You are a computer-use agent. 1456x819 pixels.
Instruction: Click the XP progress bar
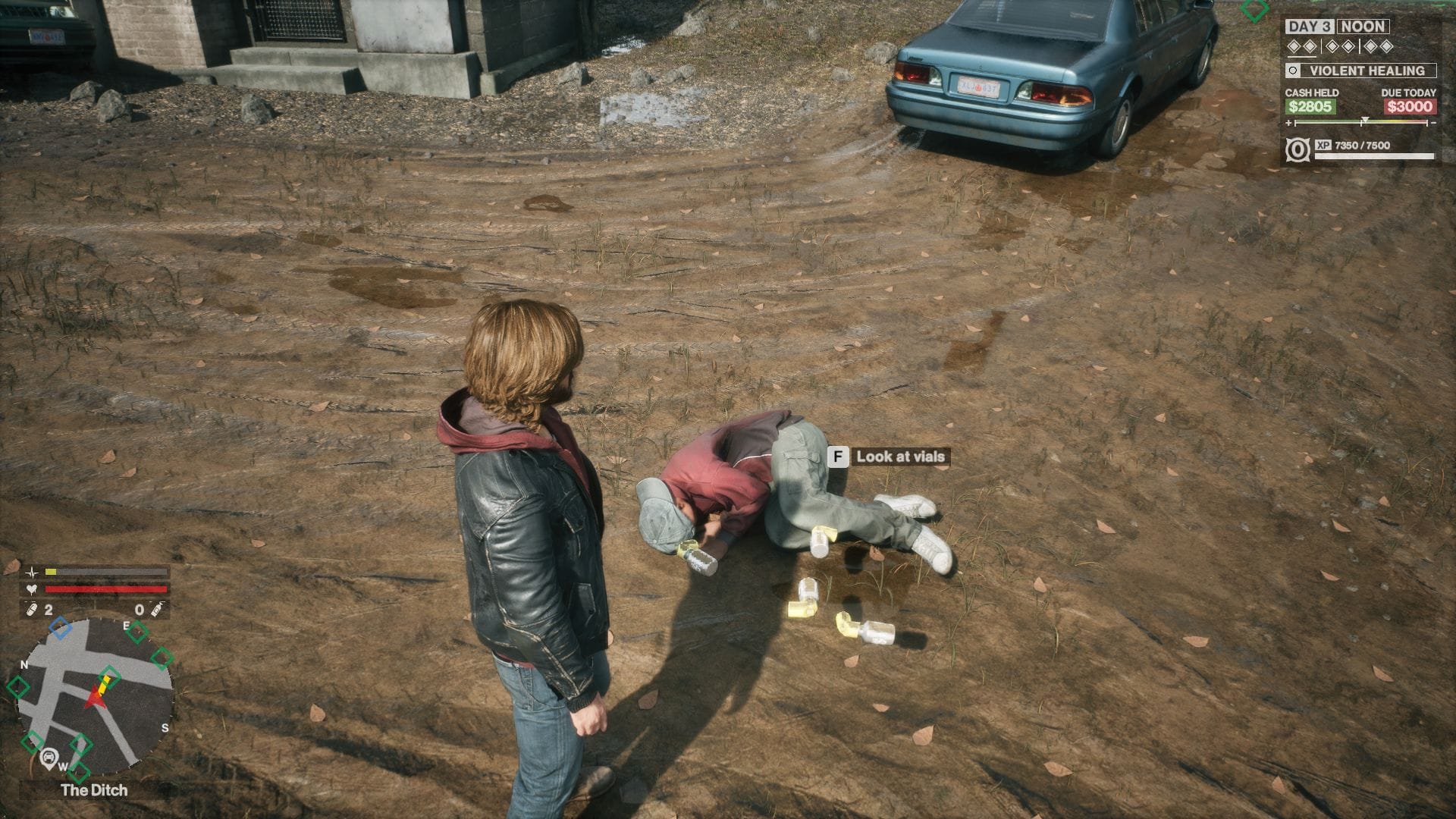pyautogui.click(x=1374, y=155)
